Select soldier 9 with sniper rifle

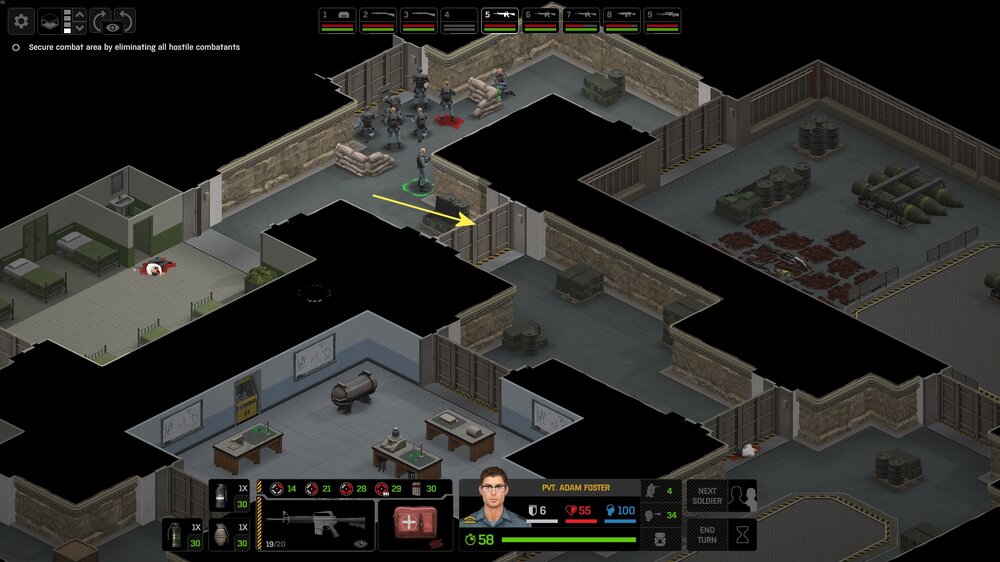(662, 20)
